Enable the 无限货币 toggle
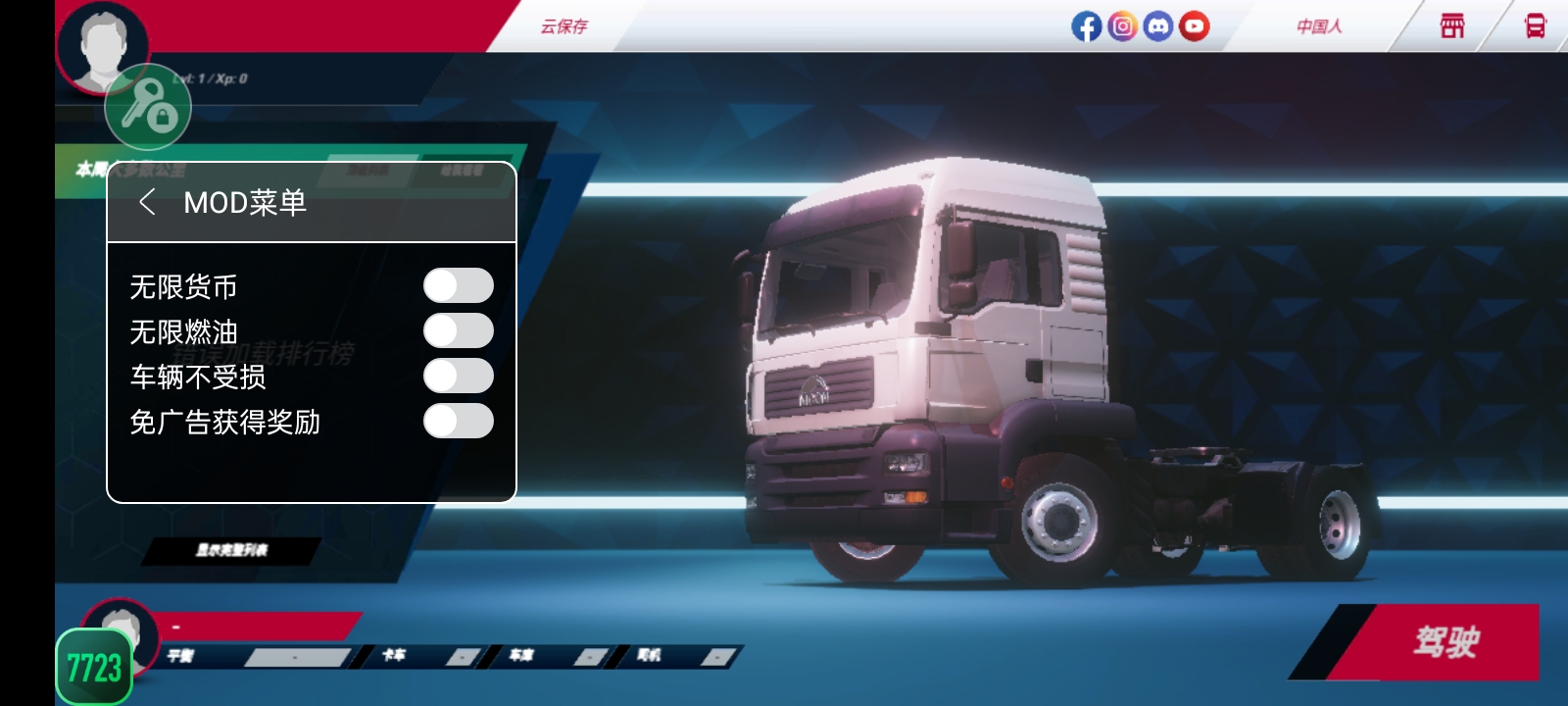The width and height of the screenshot is (1568, 706). [460, 284]
